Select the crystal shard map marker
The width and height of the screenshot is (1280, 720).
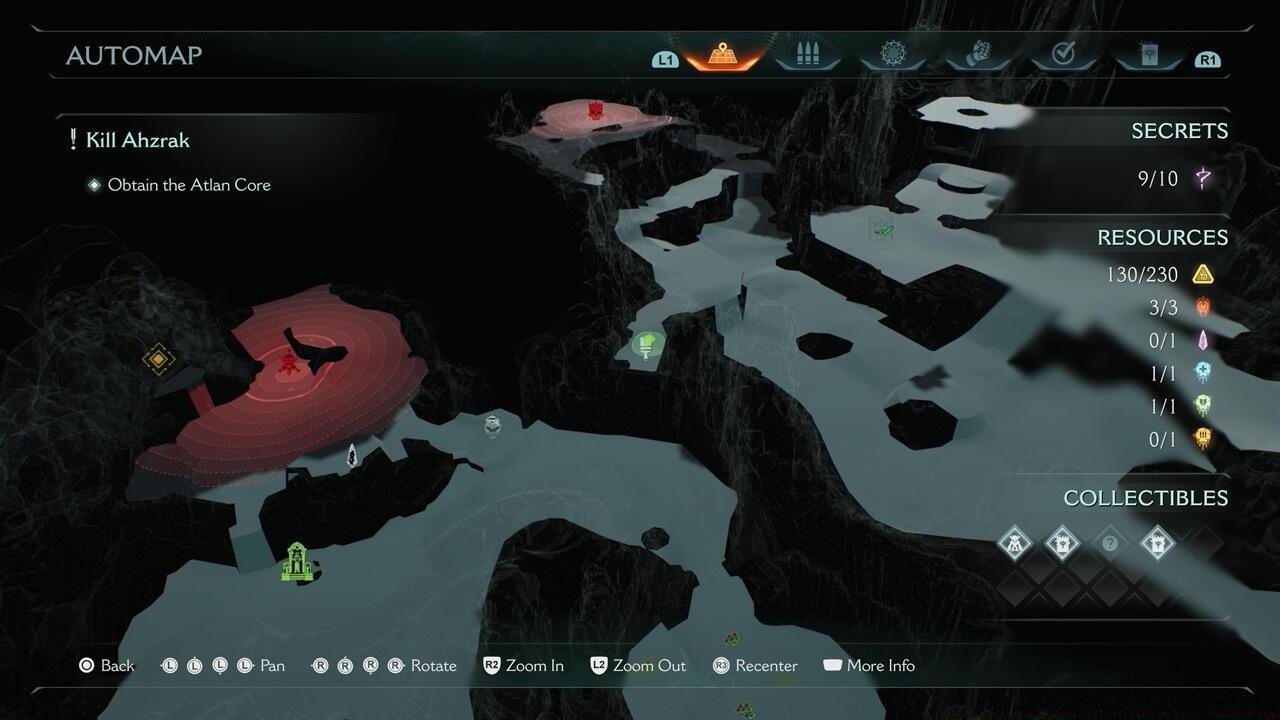pyautogui.click(x=352, y=456)
